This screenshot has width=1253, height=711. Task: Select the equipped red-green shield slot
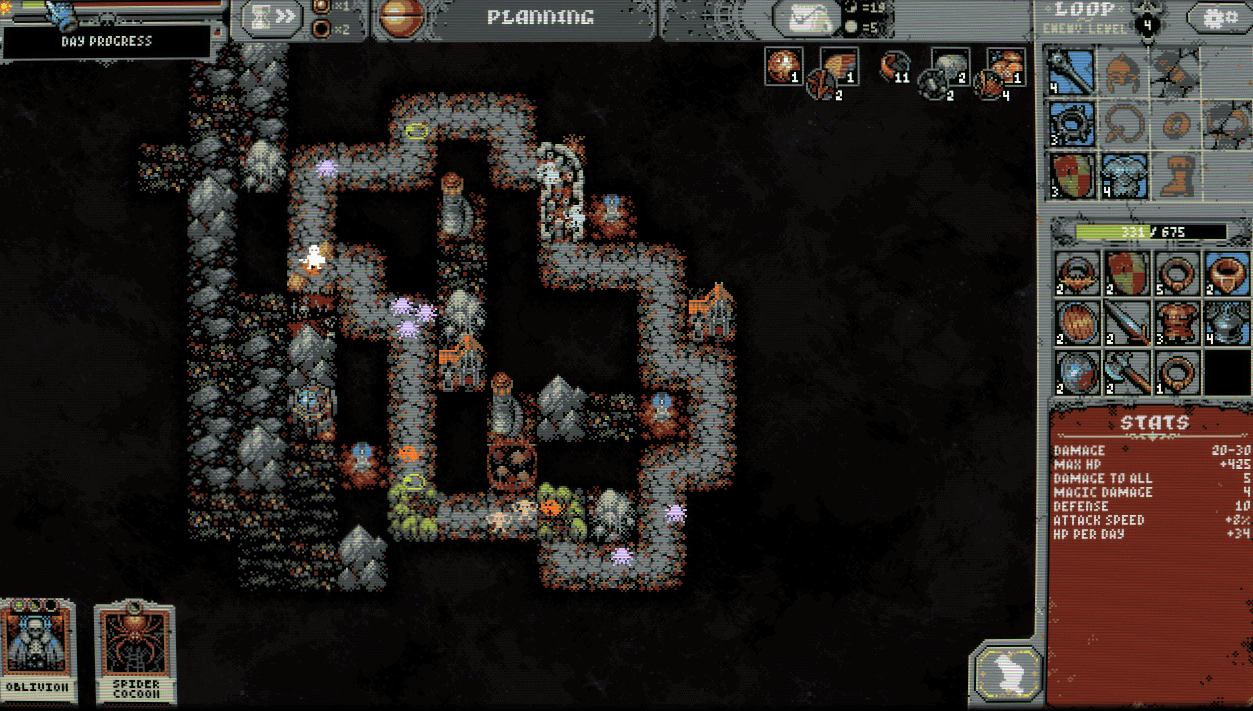pyautogui.click(x=1072, y=175)
